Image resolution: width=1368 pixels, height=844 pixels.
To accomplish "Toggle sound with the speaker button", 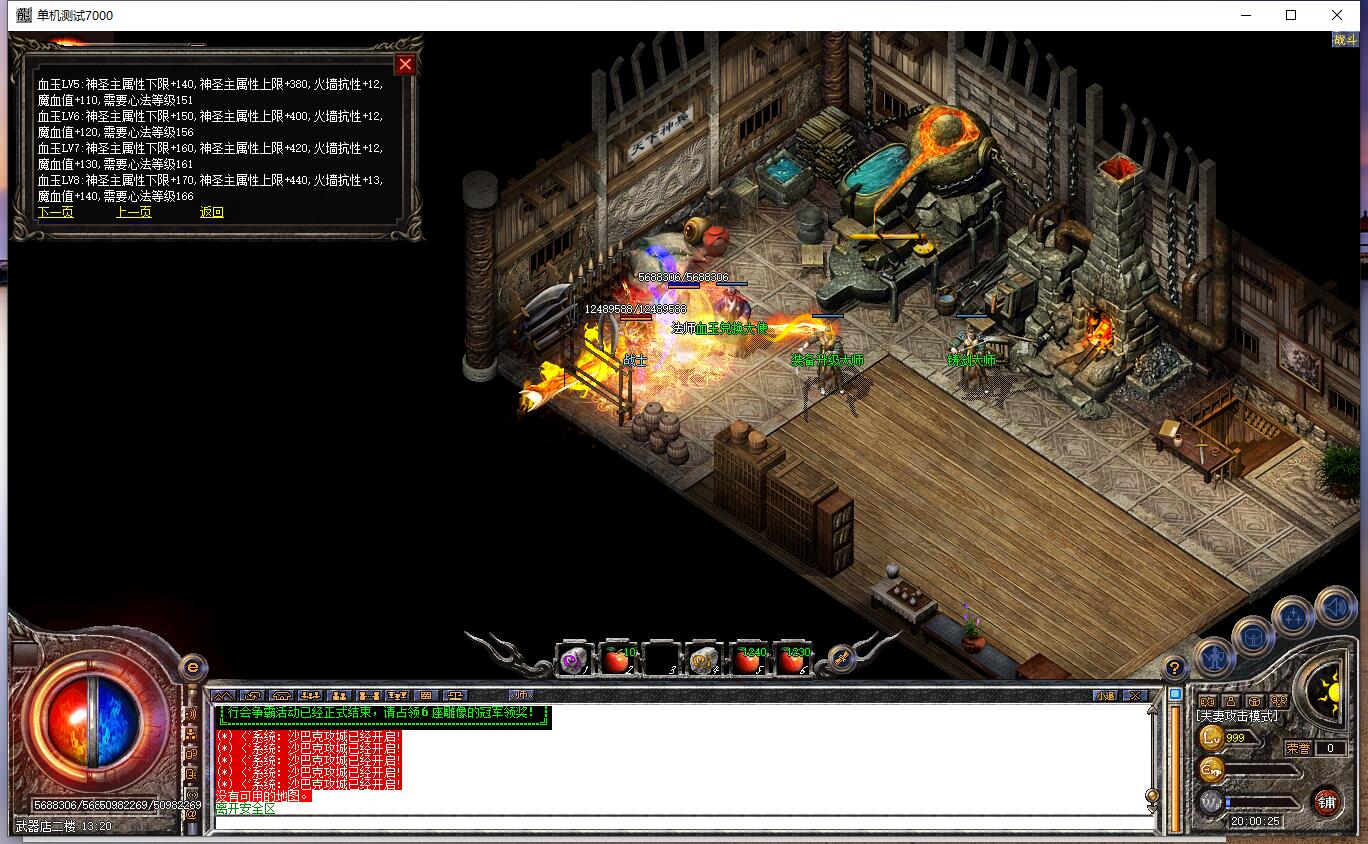I will coord(1334,606).
